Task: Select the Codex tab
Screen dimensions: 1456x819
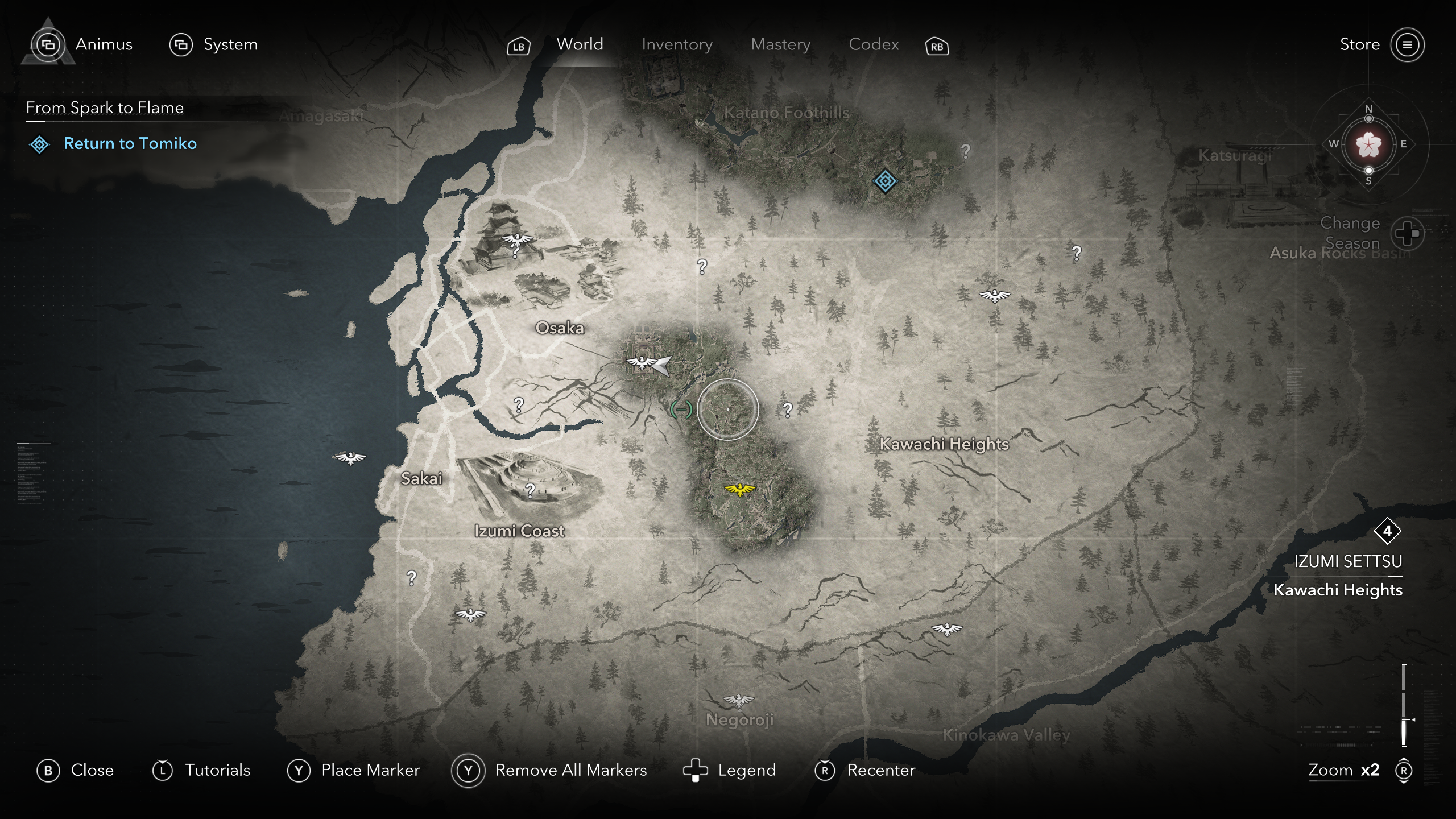Action: click(x=874, y=44)
